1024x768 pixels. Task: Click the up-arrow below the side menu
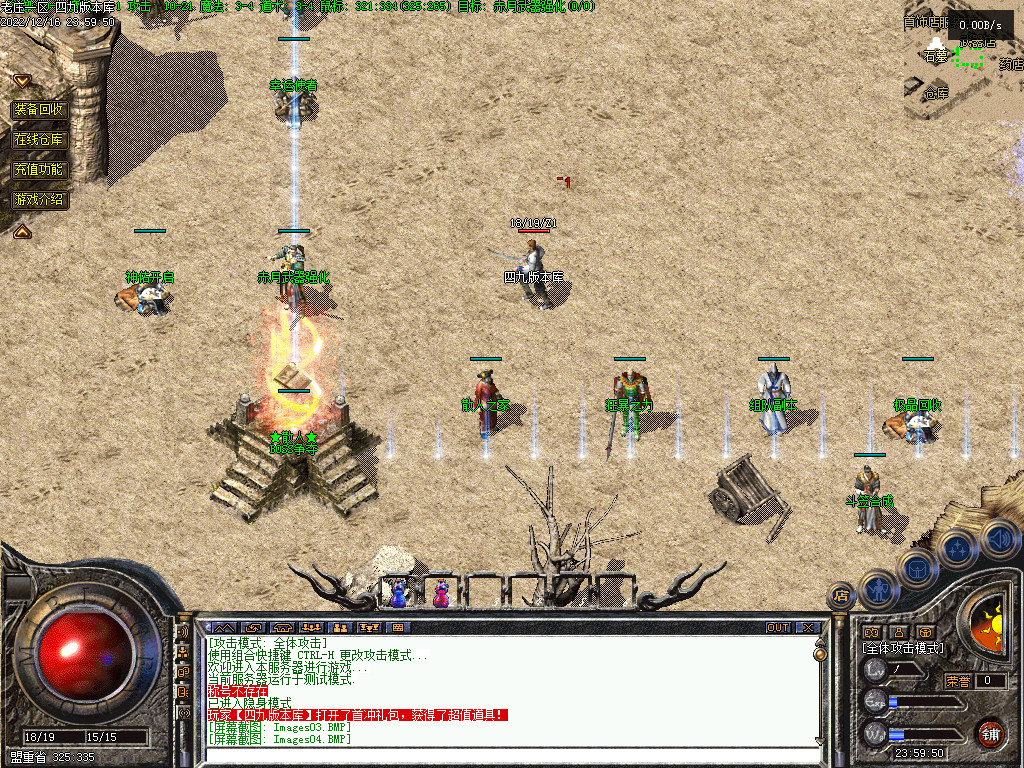click(22, 231)
